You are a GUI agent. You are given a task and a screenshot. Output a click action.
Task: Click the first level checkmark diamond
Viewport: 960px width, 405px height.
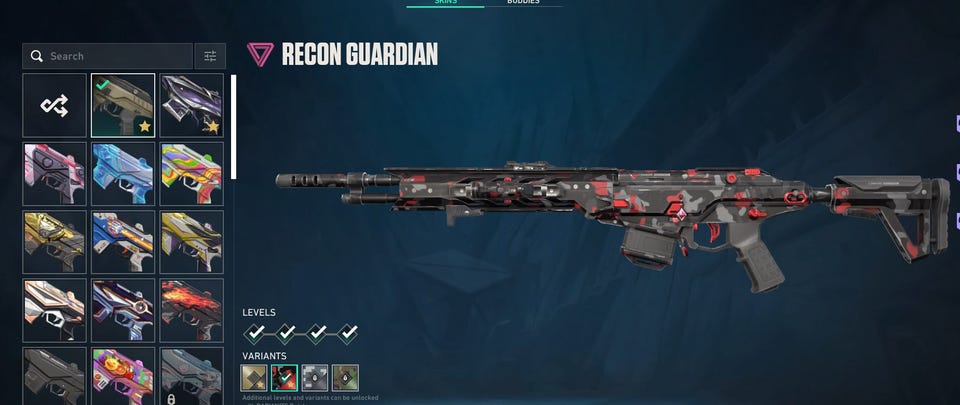coord(256,332)
